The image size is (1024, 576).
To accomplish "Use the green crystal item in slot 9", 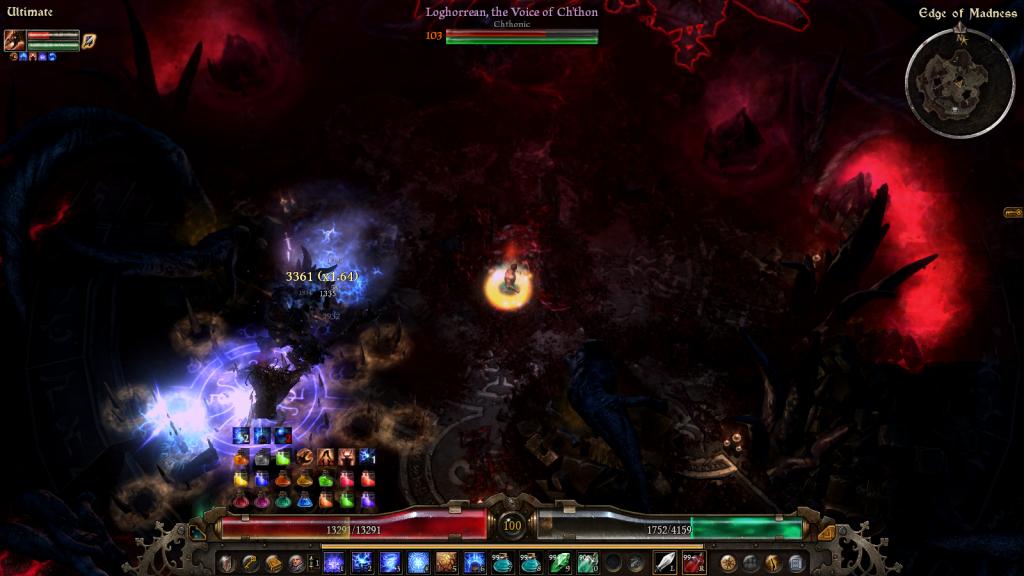I will tap(558, 562).
